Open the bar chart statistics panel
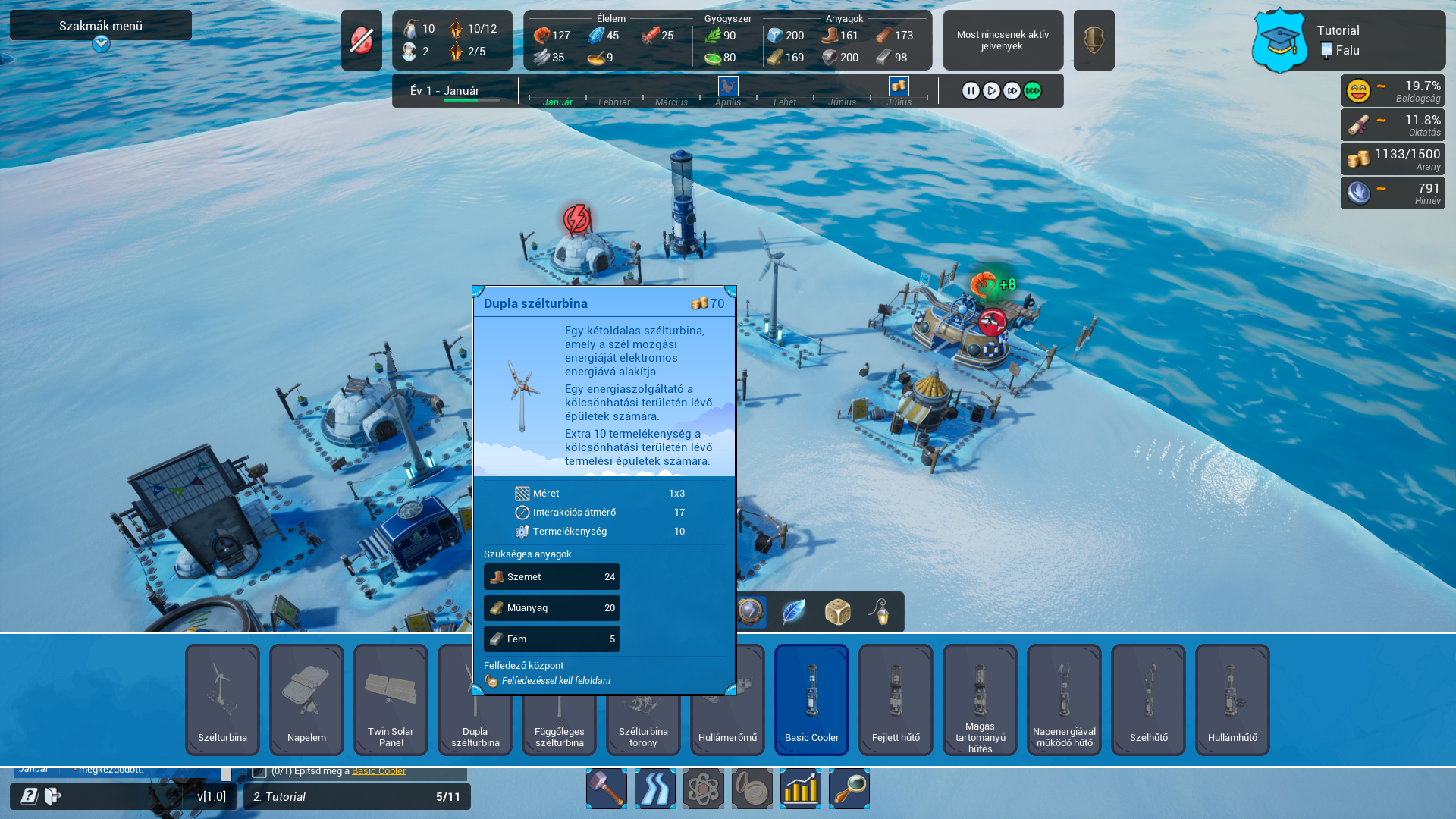The width and height of the screenshot is (1456, 819). pyautogui.click(x=801, y=789)
